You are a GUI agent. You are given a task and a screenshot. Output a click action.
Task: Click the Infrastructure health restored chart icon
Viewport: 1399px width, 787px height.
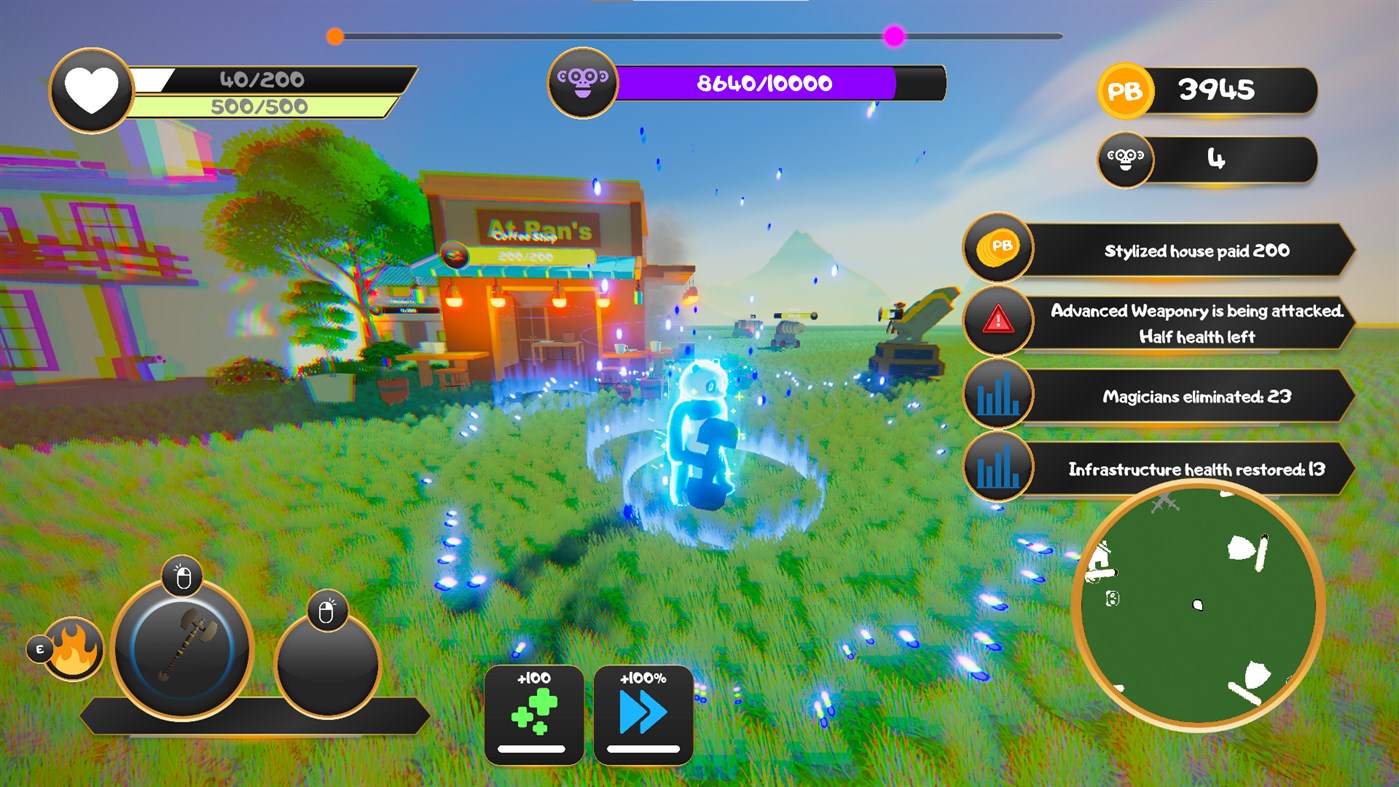pyautogui.click(x=998, y=467)
